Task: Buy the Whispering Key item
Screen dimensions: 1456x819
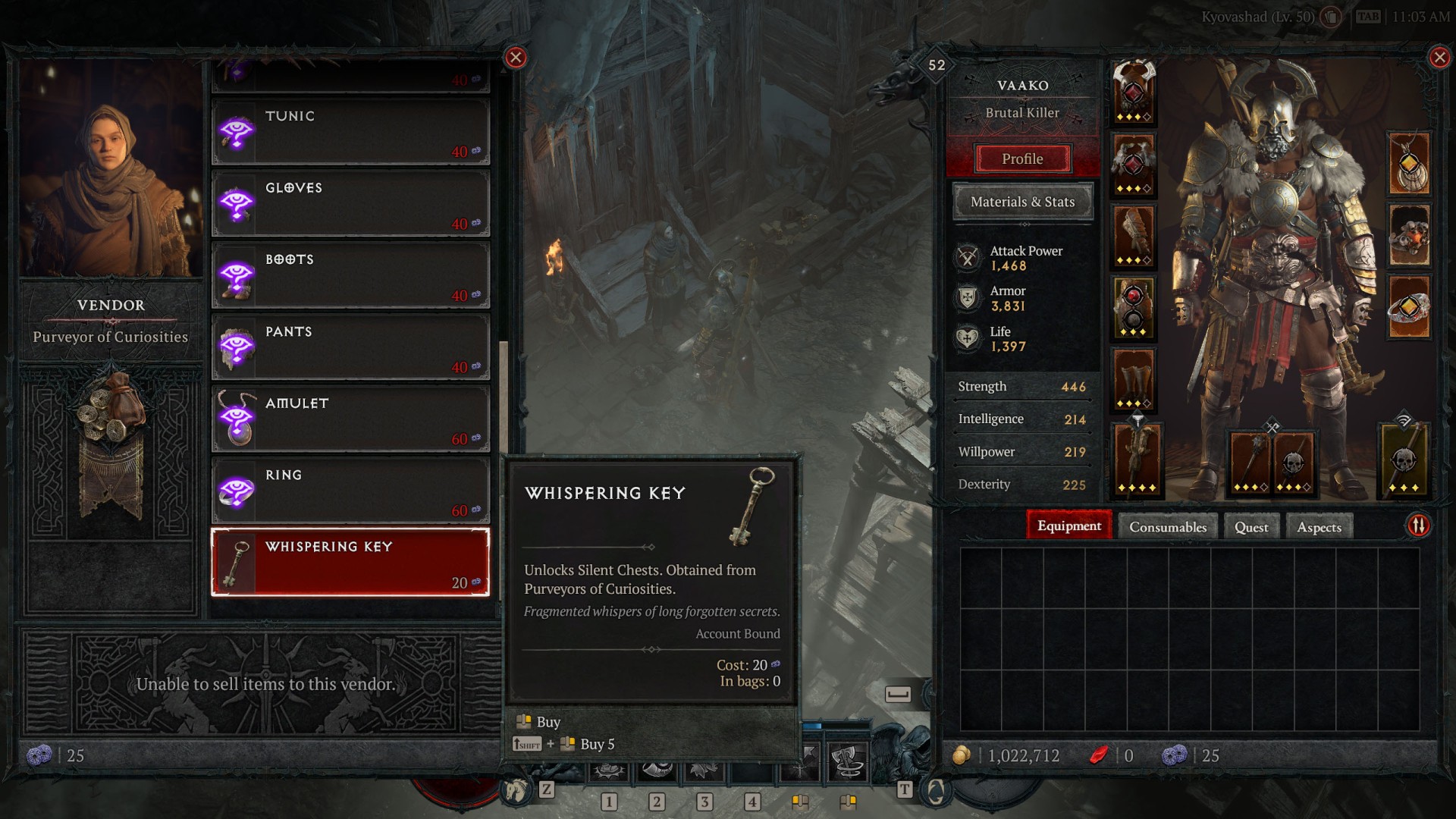Action: click(x=350, y=563)
